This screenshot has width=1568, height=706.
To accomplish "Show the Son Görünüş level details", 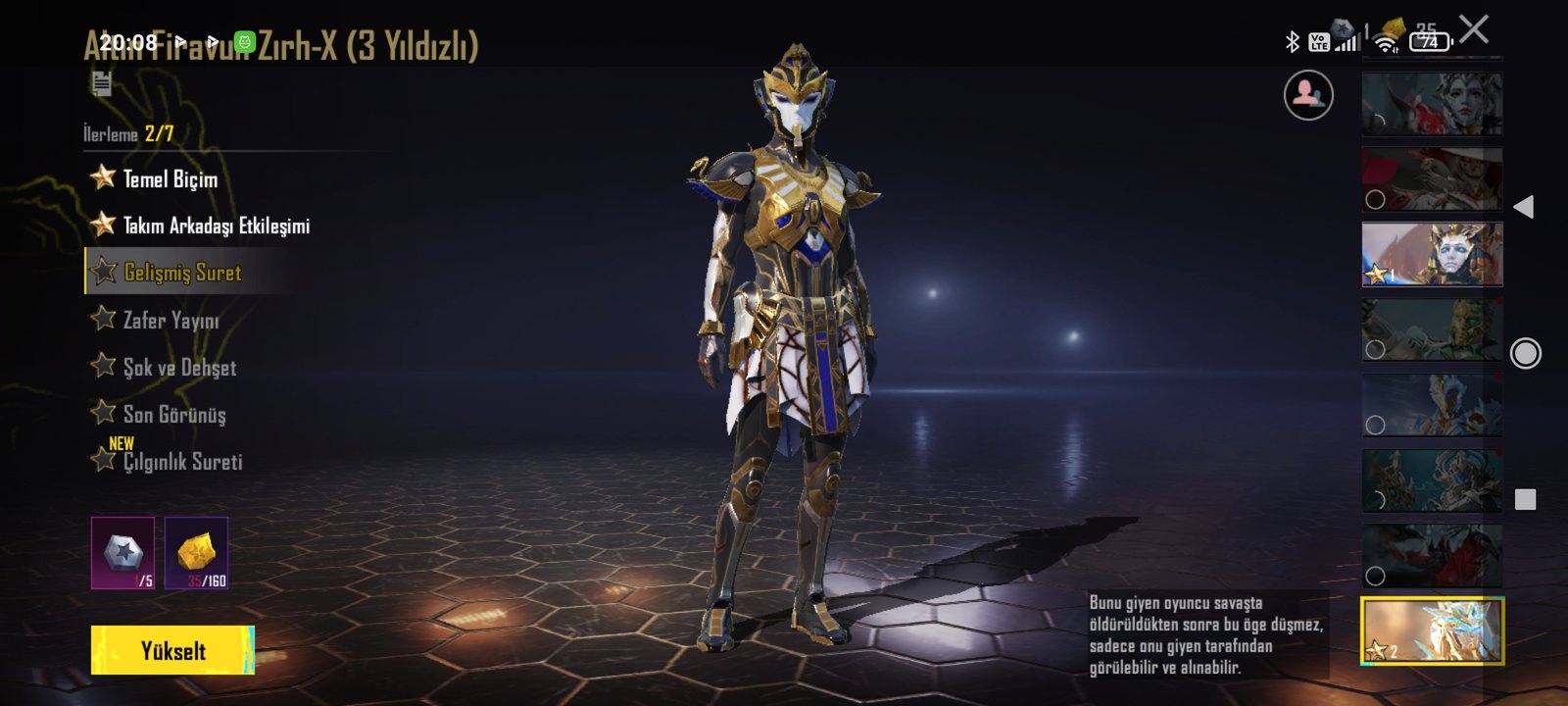I will pyautogui.click(x=174, y=414).
